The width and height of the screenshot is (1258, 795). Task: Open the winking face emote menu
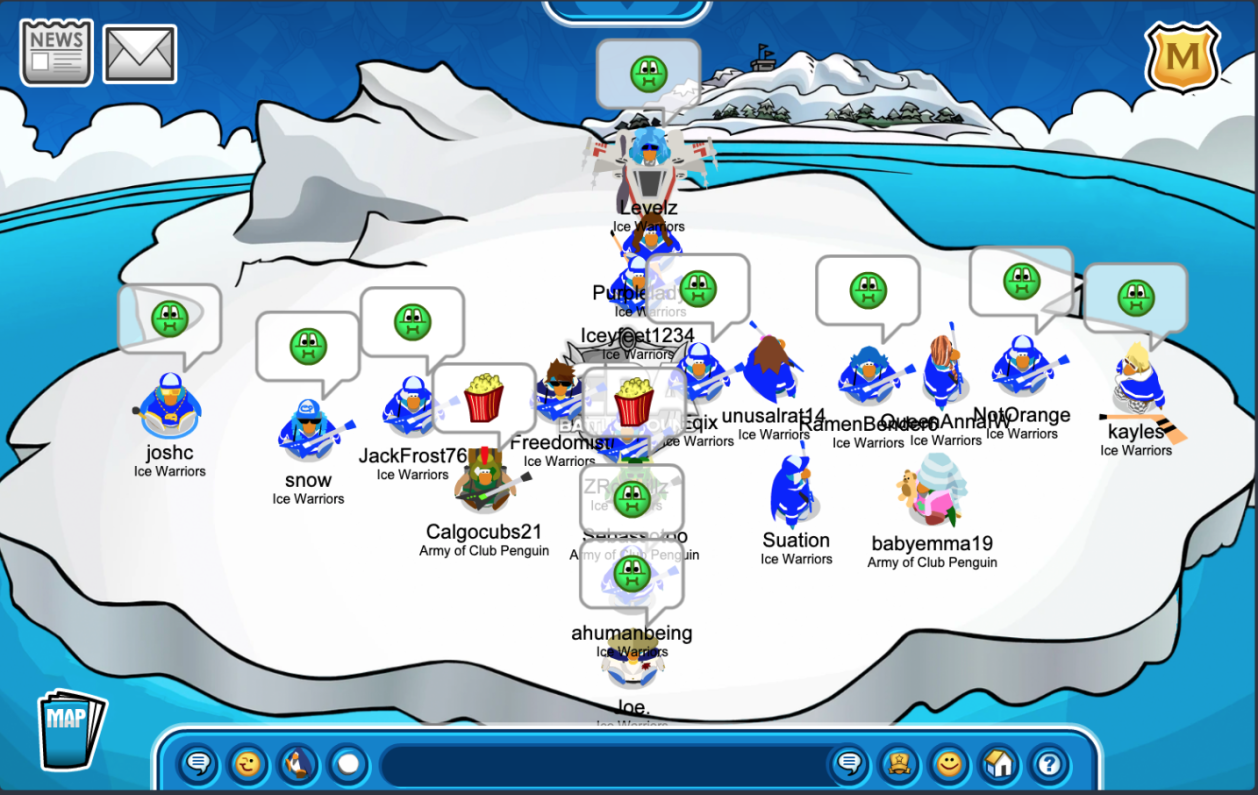pos(247,765)
